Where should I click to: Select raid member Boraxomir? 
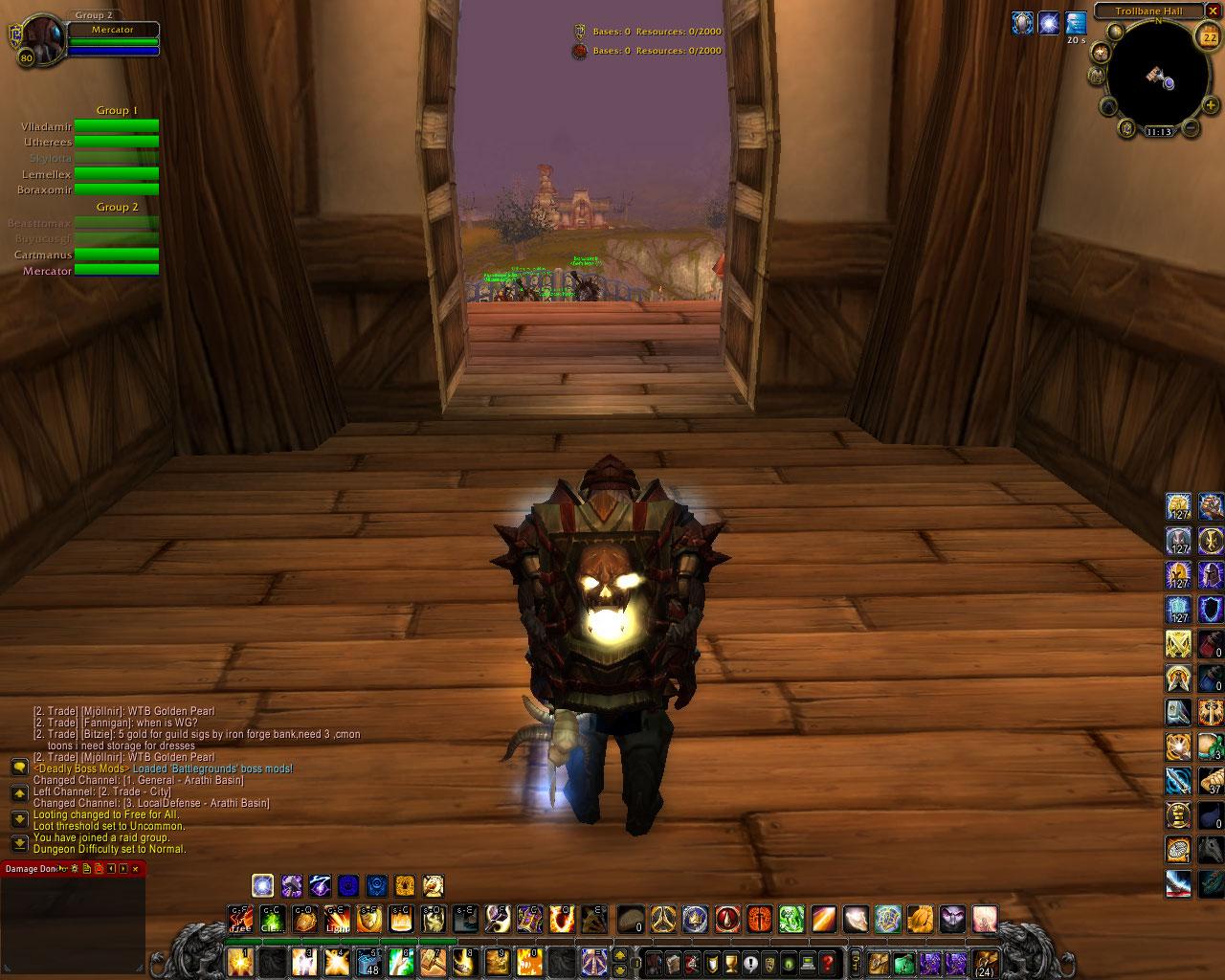tap(117, 190)
